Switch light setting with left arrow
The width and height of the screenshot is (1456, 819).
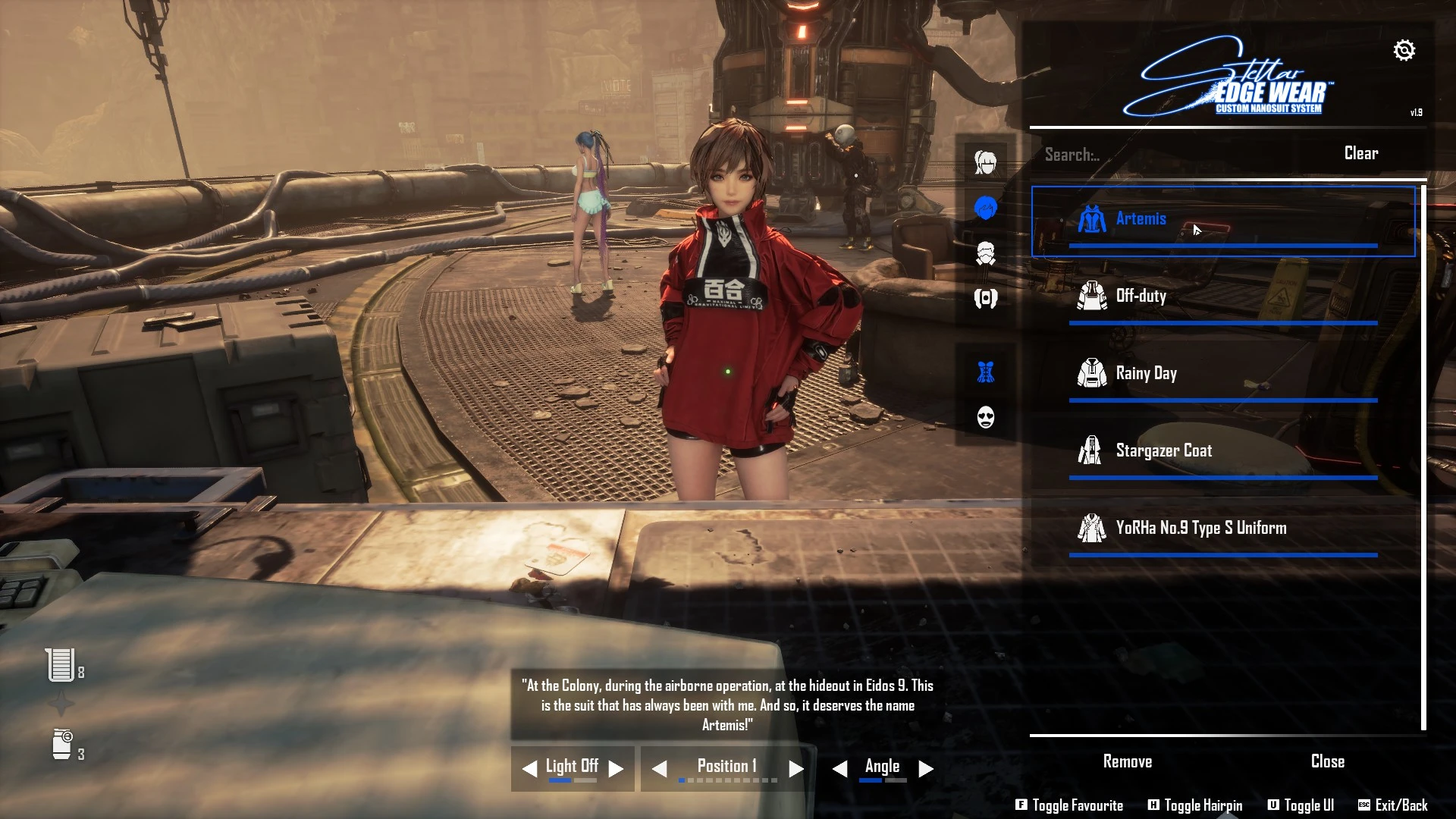pos(529,769)
